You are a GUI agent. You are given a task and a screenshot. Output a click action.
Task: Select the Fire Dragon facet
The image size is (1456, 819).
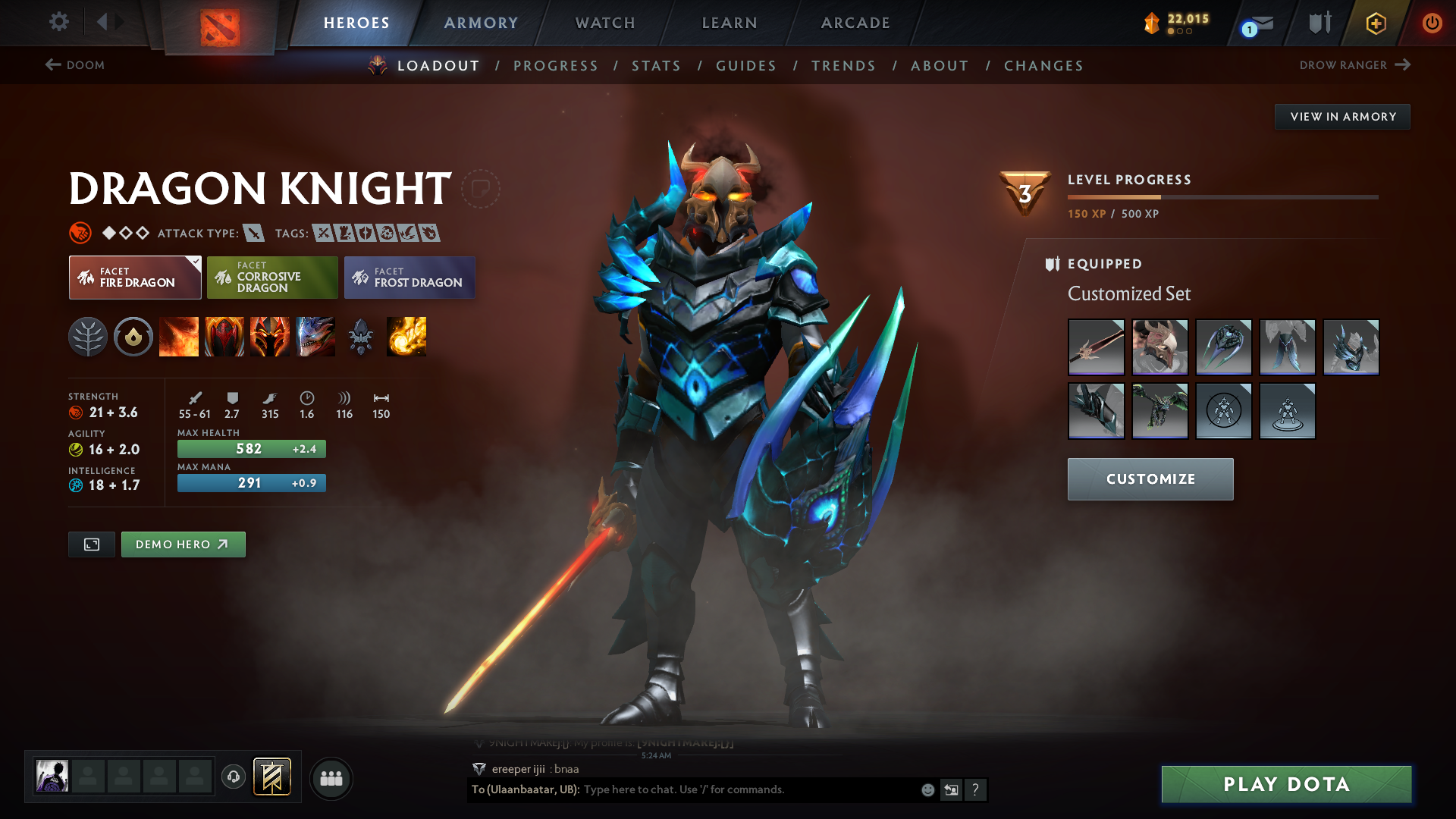[135, 278]
